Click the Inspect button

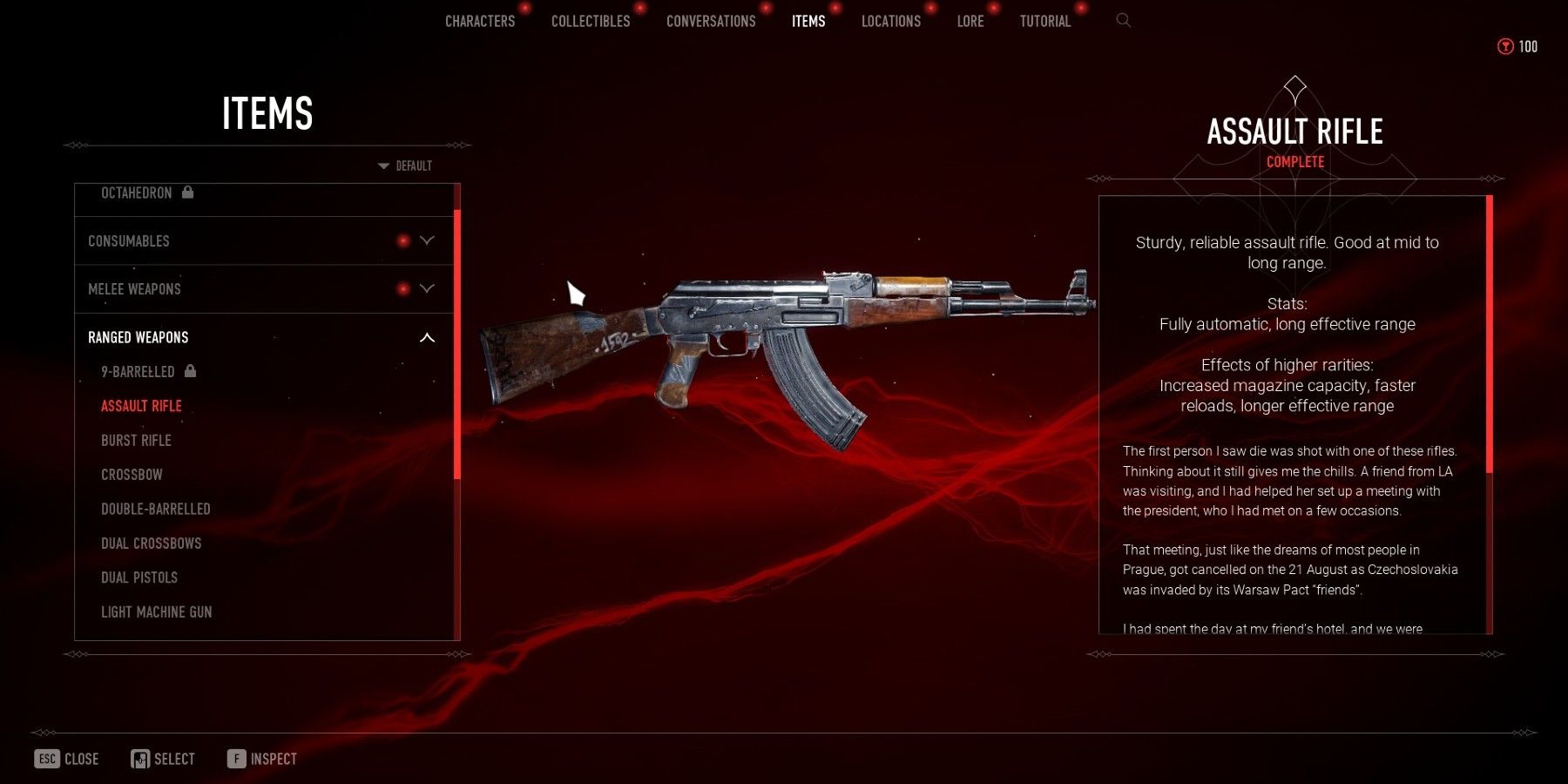262,759
